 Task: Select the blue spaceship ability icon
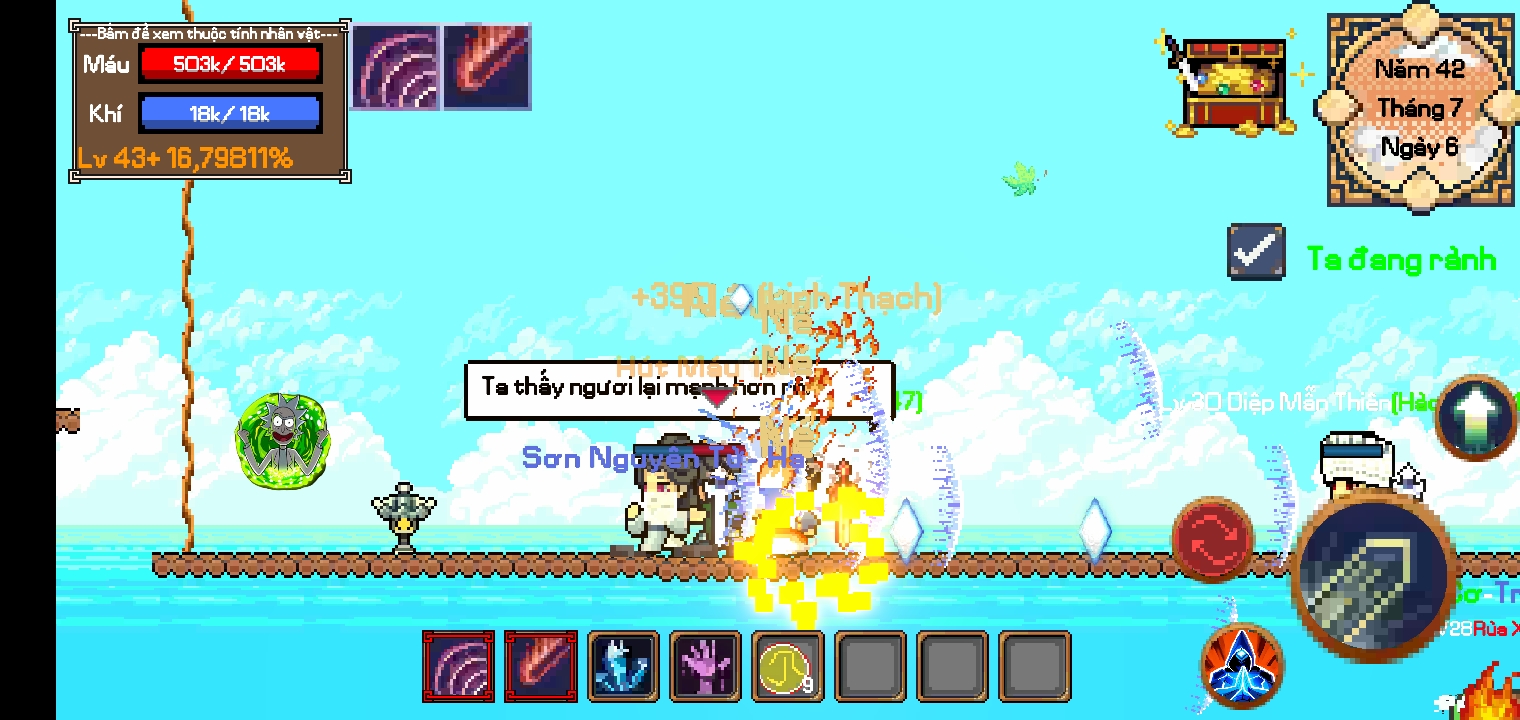(x=1243, y=665)
